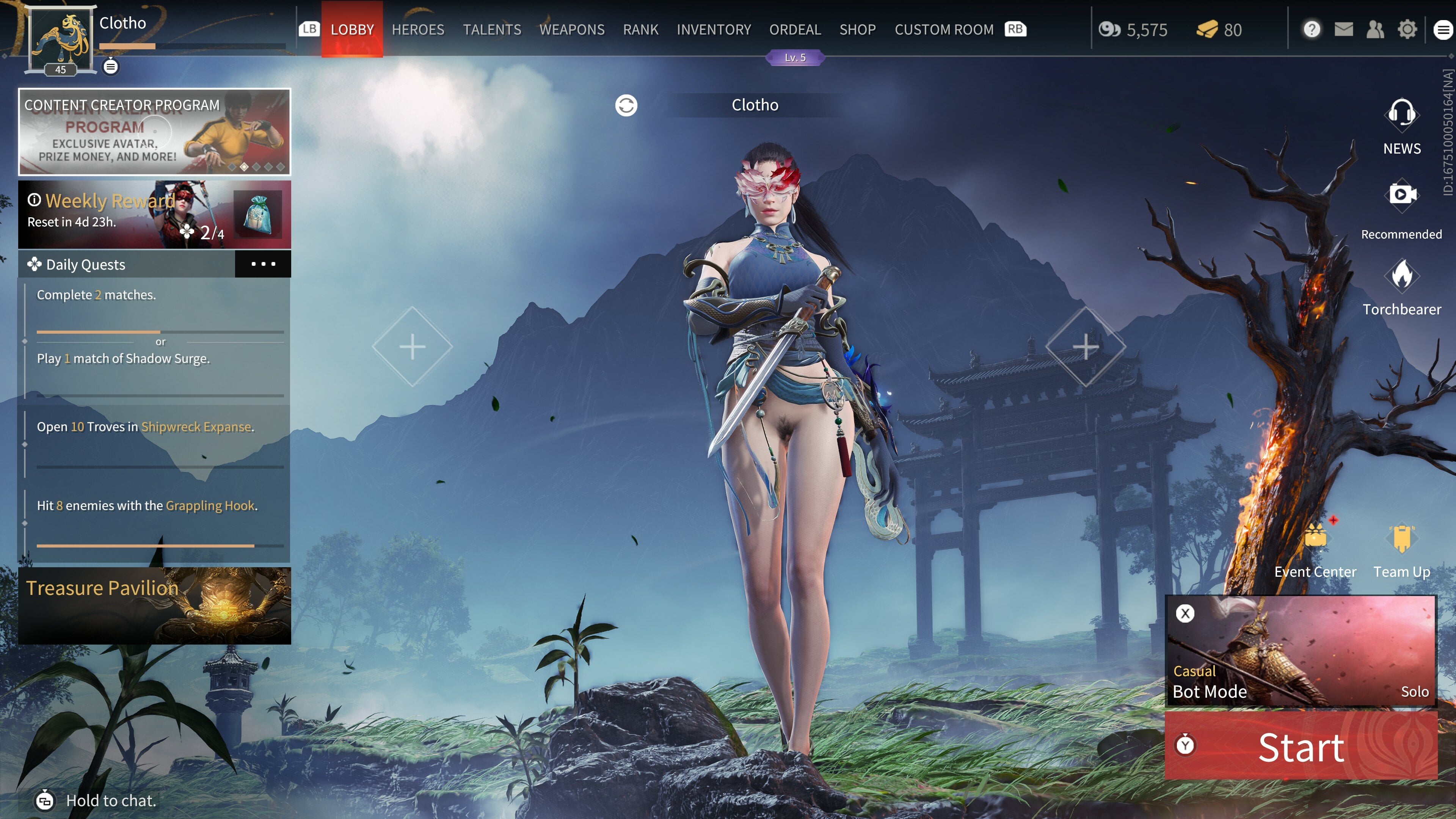1456x819 pixels.
Task: Switch to the TALENTS tab
Action: pyautogui.click(x=492, y=30)
